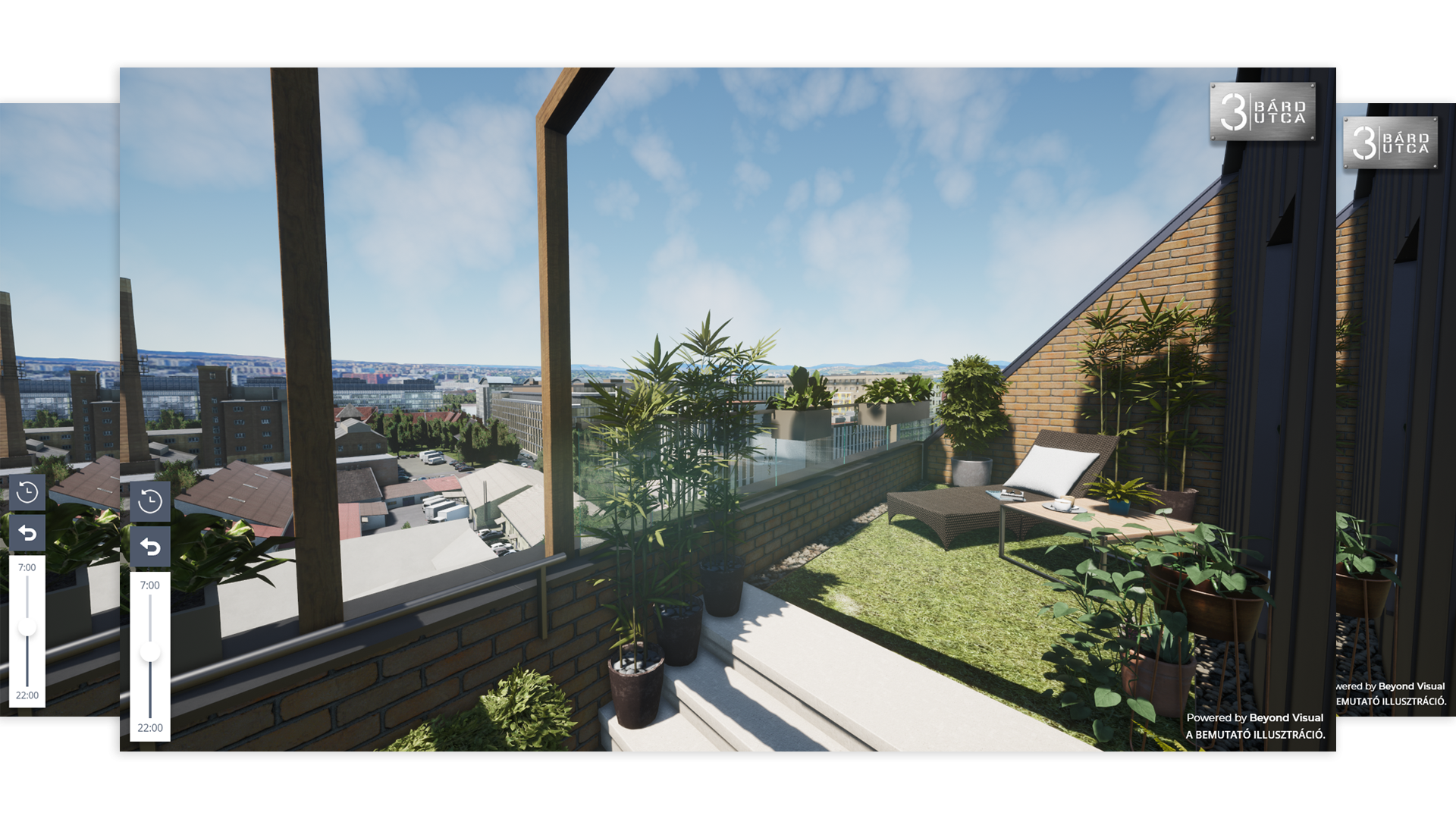Image resolution: width=1456 pixels, height=819 pixels.
Task: Toggle the time panel via the clock button
Action: pos(149,501)
